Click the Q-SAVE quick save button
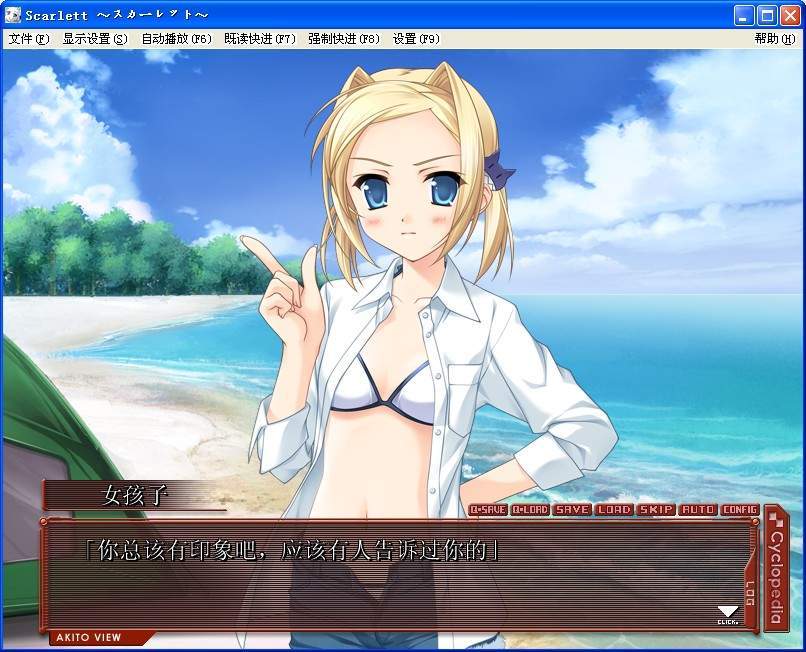 click(488, 510)
